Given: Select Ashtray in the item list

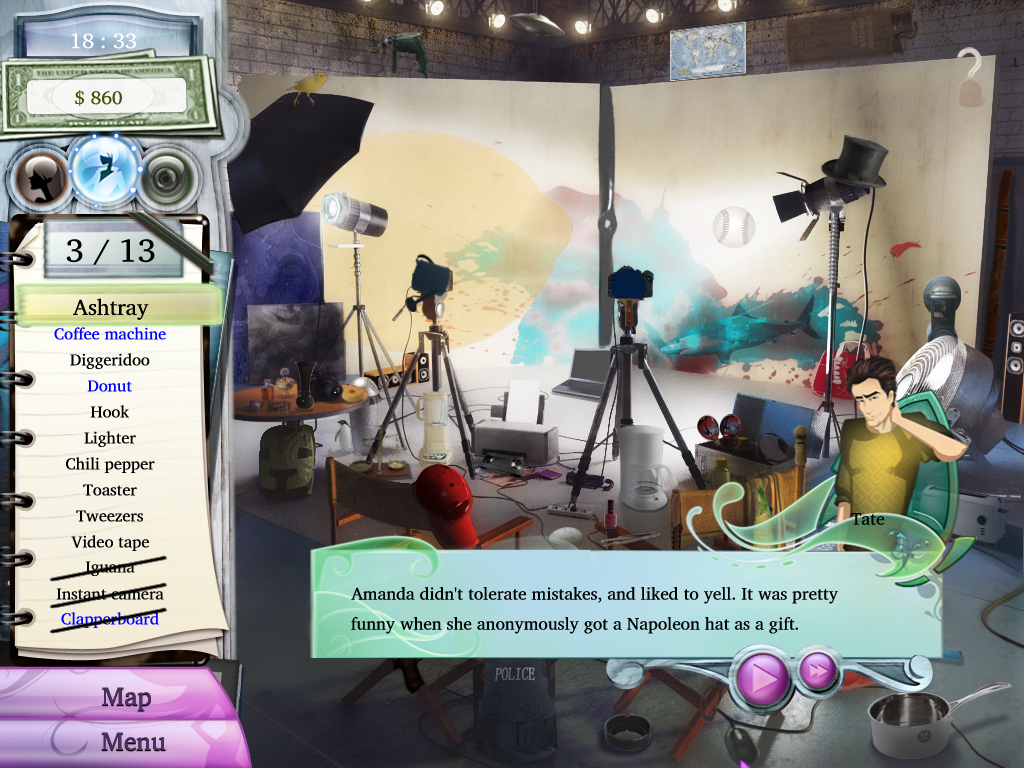Looking at the screenshot, I should click(x=110, y=307).
